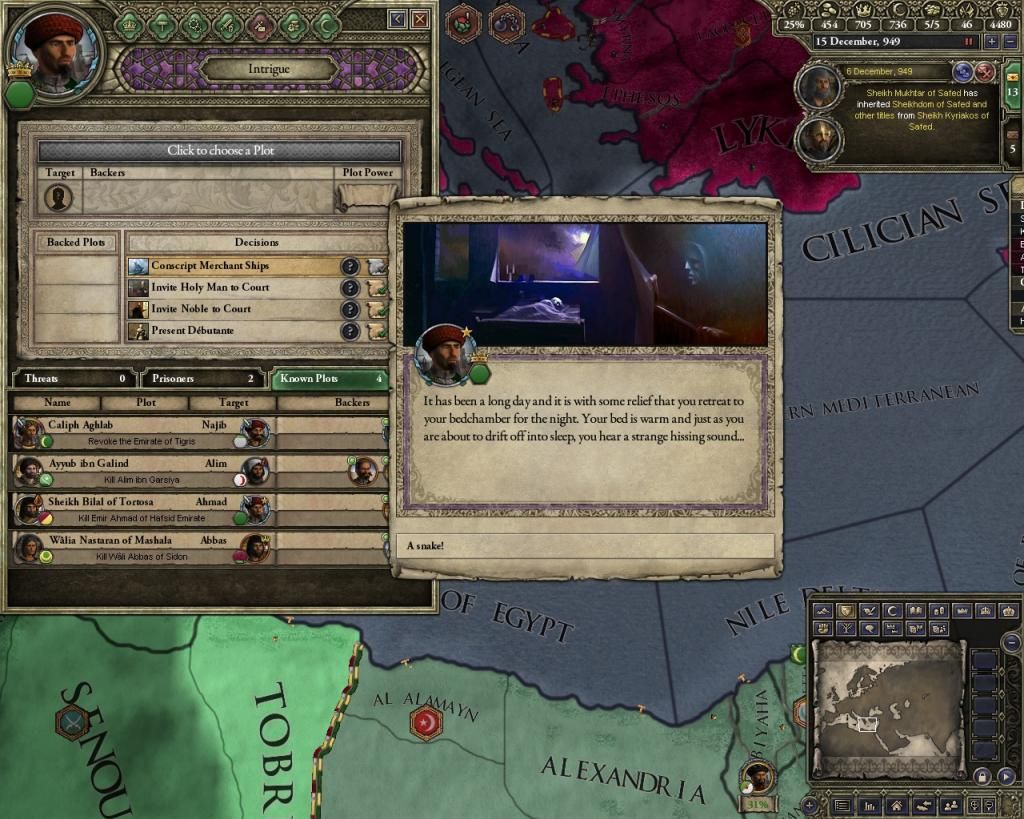
Task: Decrease game speed with the minus button
Action: (x=1009, y=42)
